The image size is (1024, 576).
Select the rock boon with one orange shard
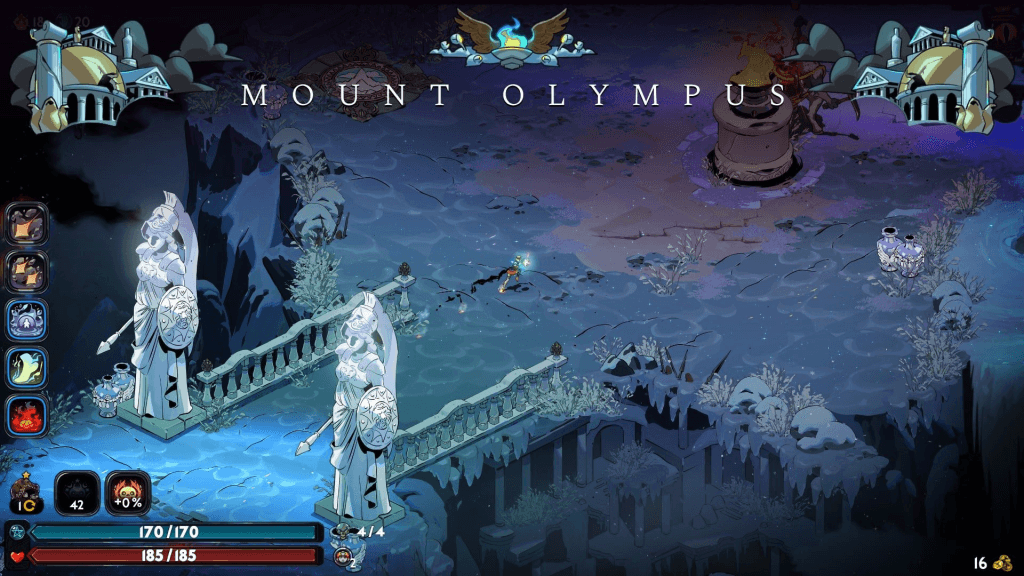point(25,222)
